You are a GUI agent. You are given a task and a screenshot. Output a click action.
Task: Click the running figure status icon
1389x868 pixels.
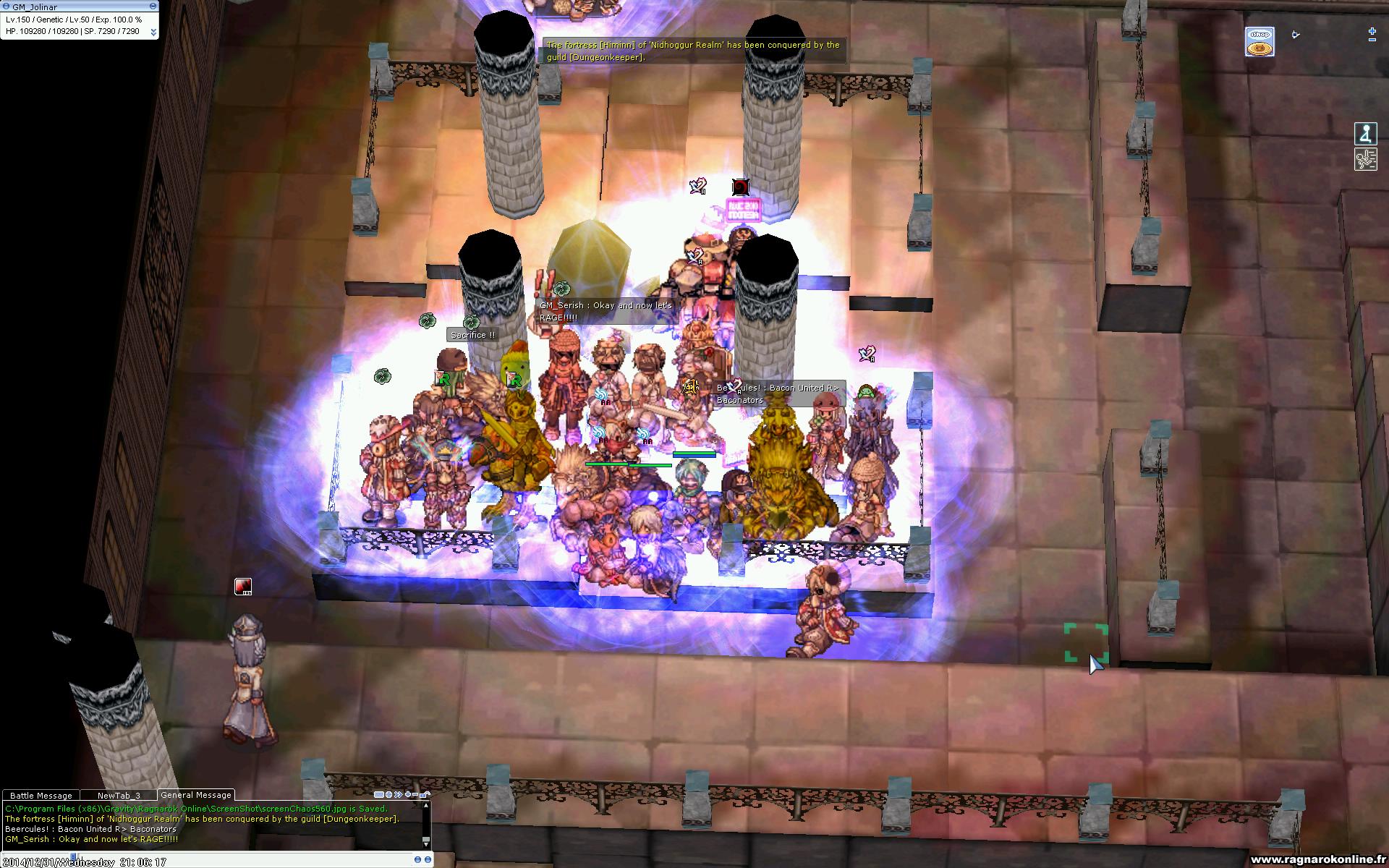tap(1365, 159)
